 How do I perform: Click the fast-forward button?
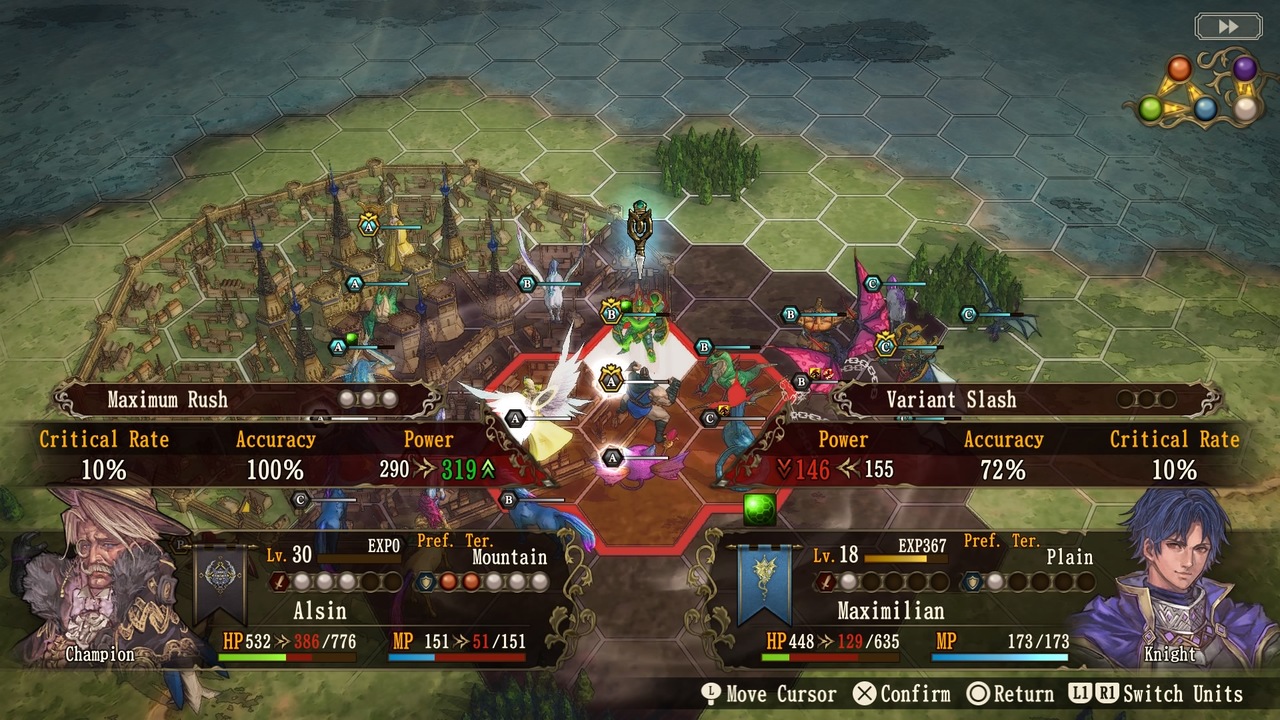click(x=1228, y=27)
